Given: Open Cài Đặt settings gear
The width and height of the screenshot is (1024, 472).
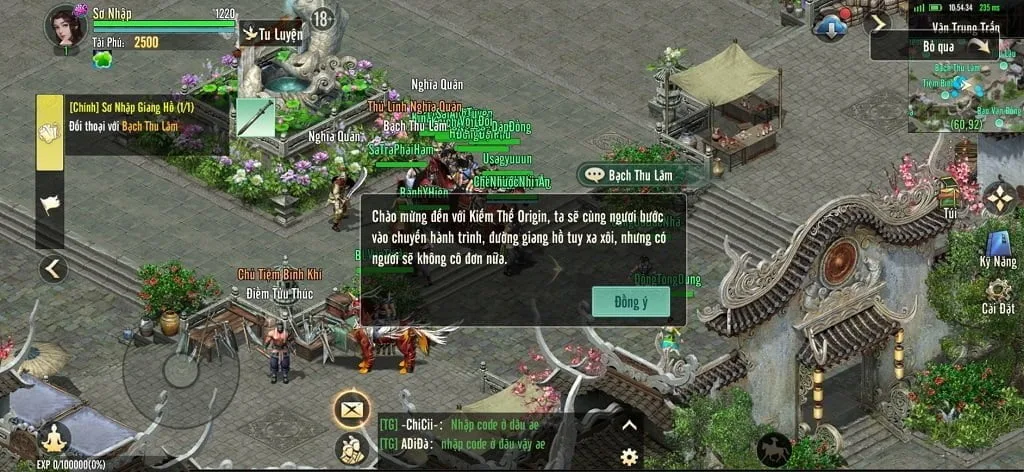Looking at the screenshot, I should coord(999,295).
